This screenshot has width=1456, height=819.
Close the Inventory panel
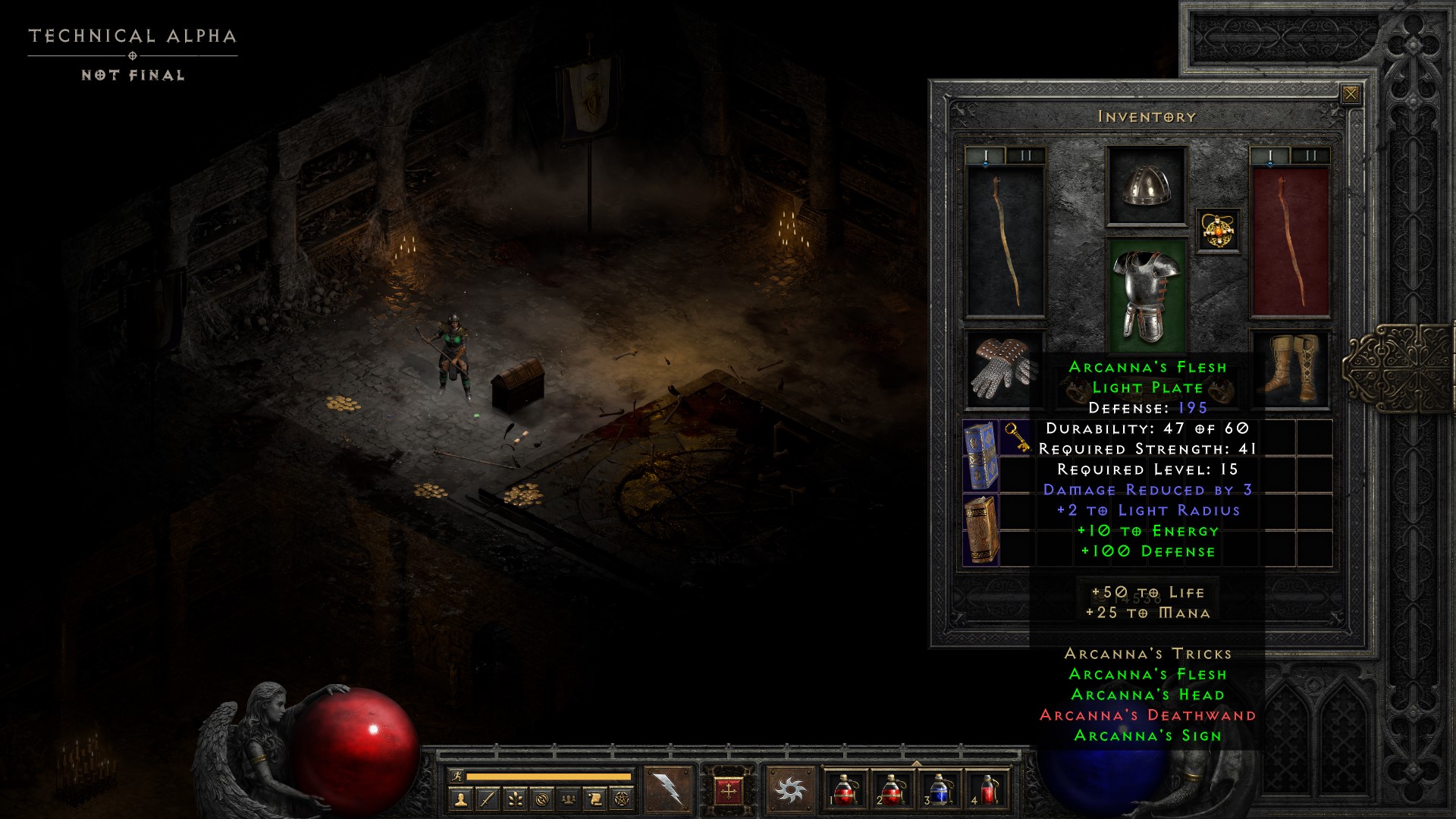coord(1351,94)
